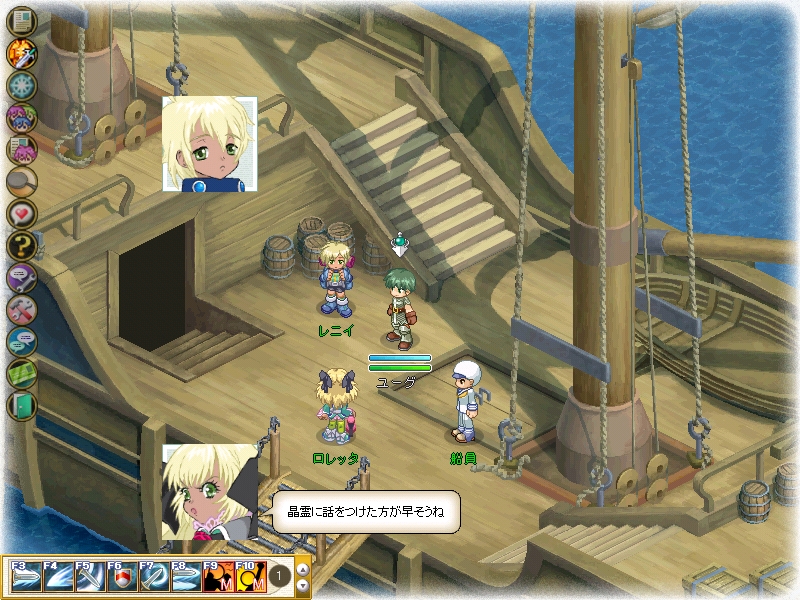Click the blue ship wheel icon
800x600 pixels.
point(21,84)
